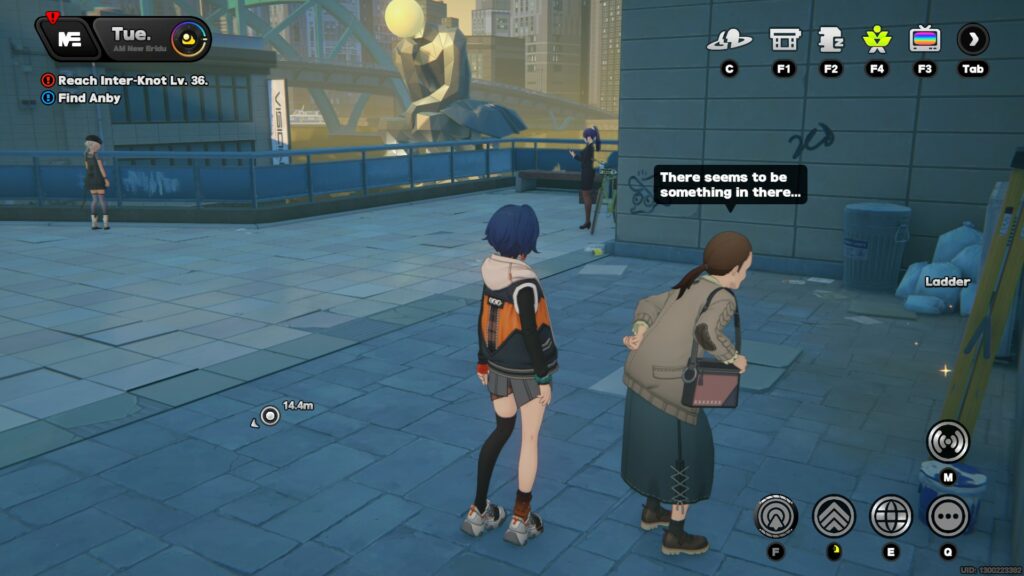The height and width of the screenshot is (576, 1024).
Task: Open the rainbow television icon
Action: tap(925, 40)
